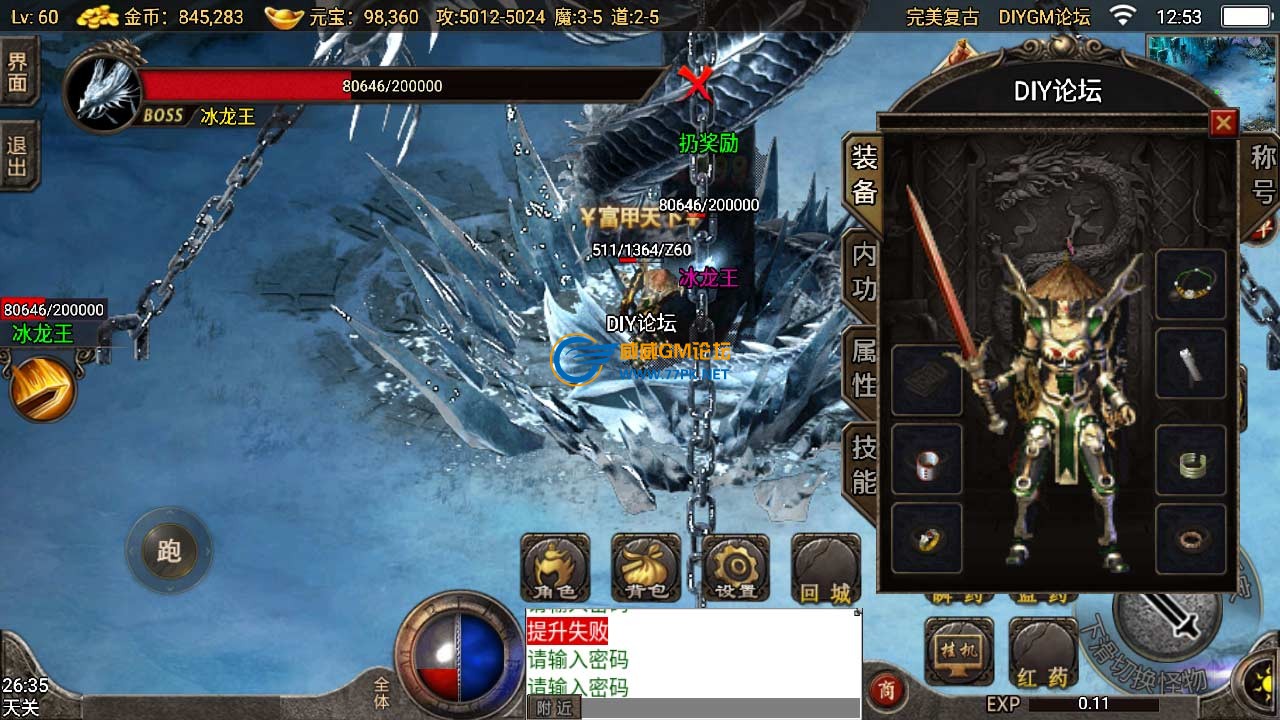Select the gold gem ring slot
The width and height of the screenshot is (1280, 720).
927,539
